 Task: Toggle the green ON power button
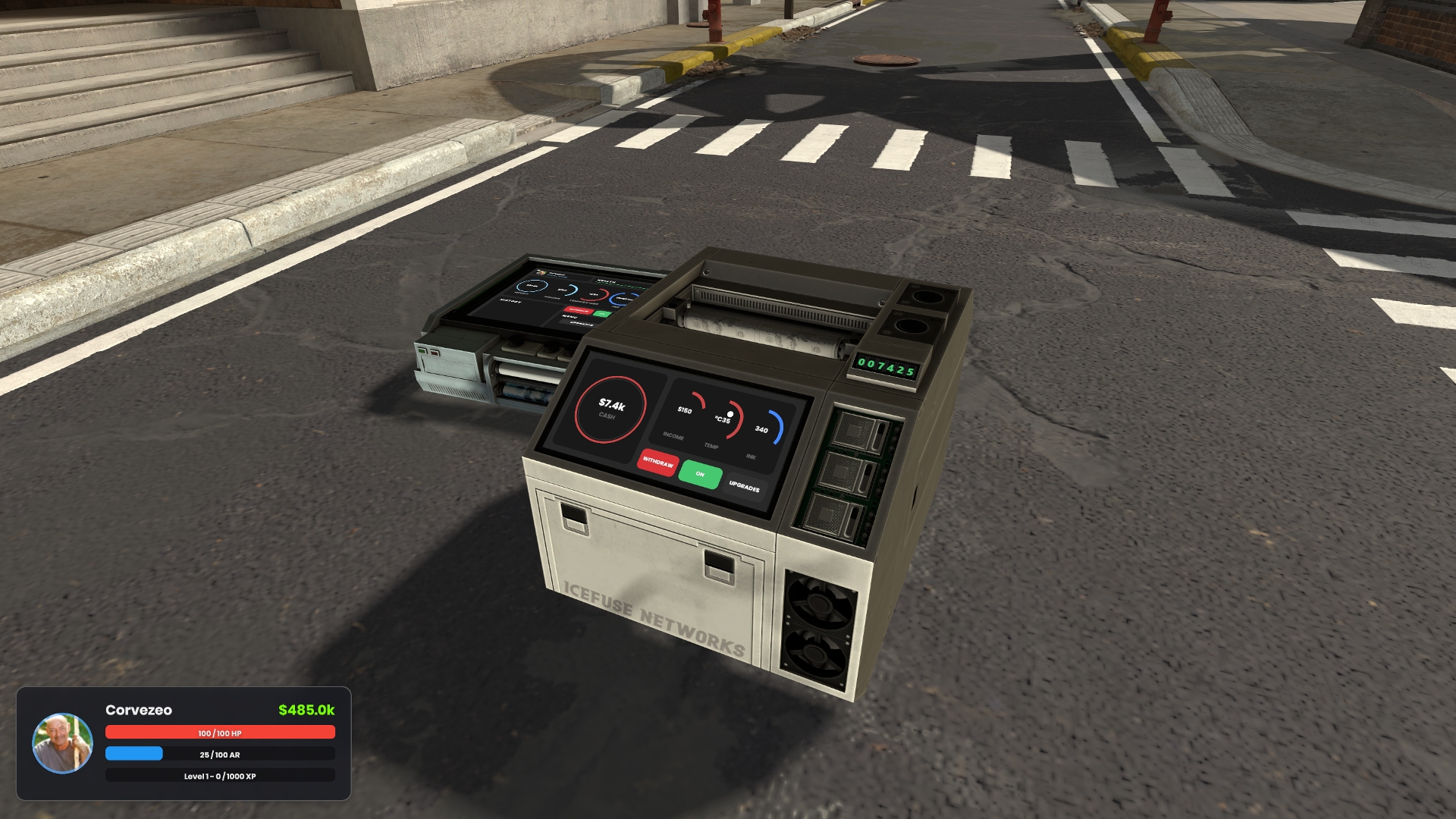pyautogui.click(x=700, y=474)
